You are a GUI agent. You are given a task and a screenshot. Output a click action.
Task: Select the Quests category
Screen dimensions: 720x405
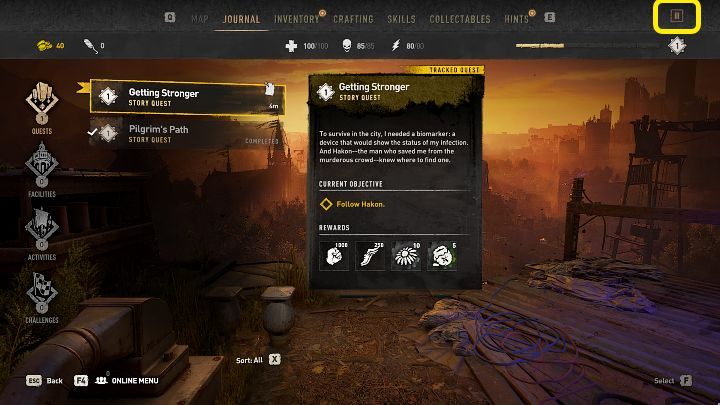pos(42,106)
